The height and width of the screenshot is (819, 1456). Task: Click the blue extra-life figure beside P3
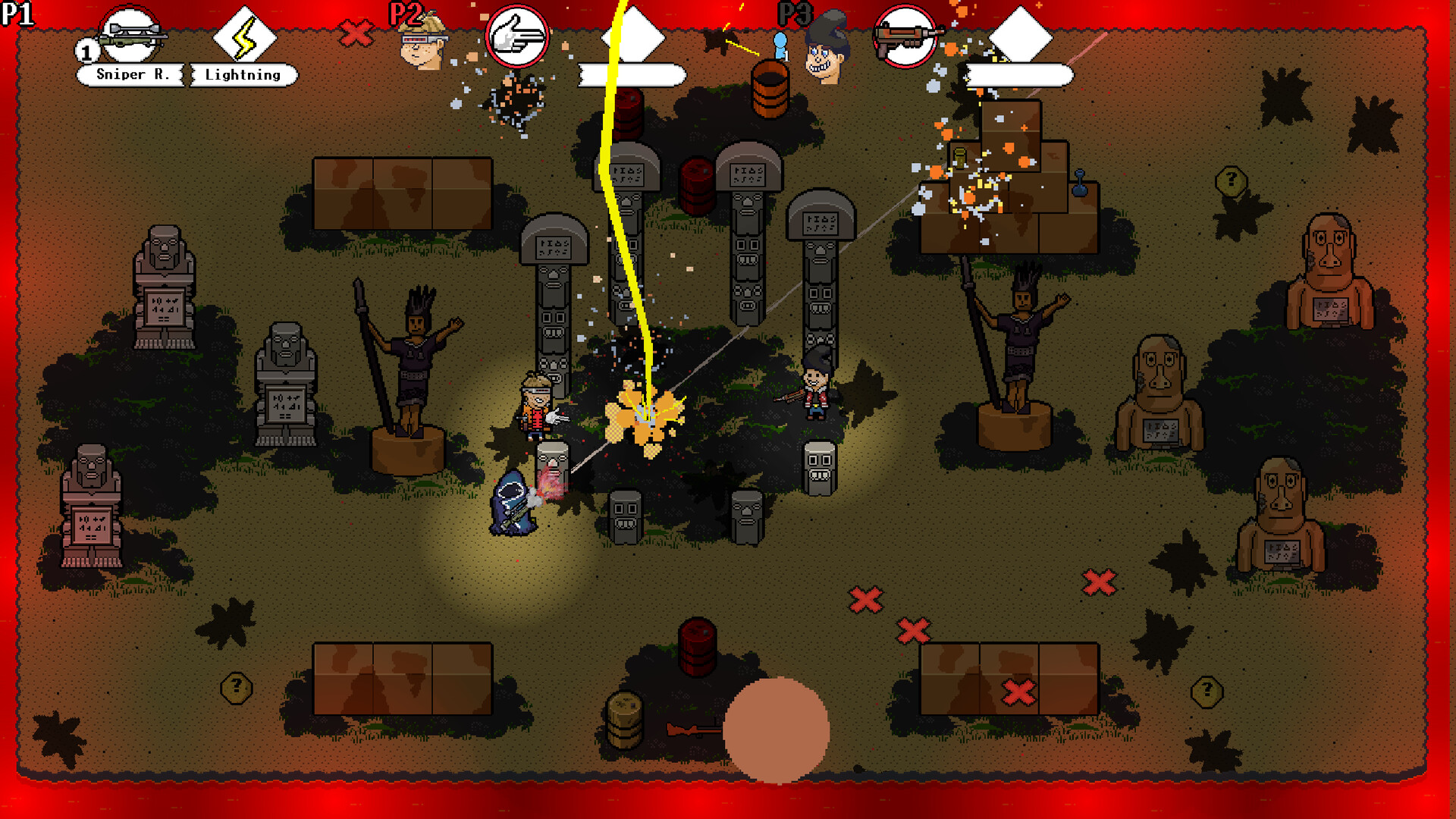point(778,47)
